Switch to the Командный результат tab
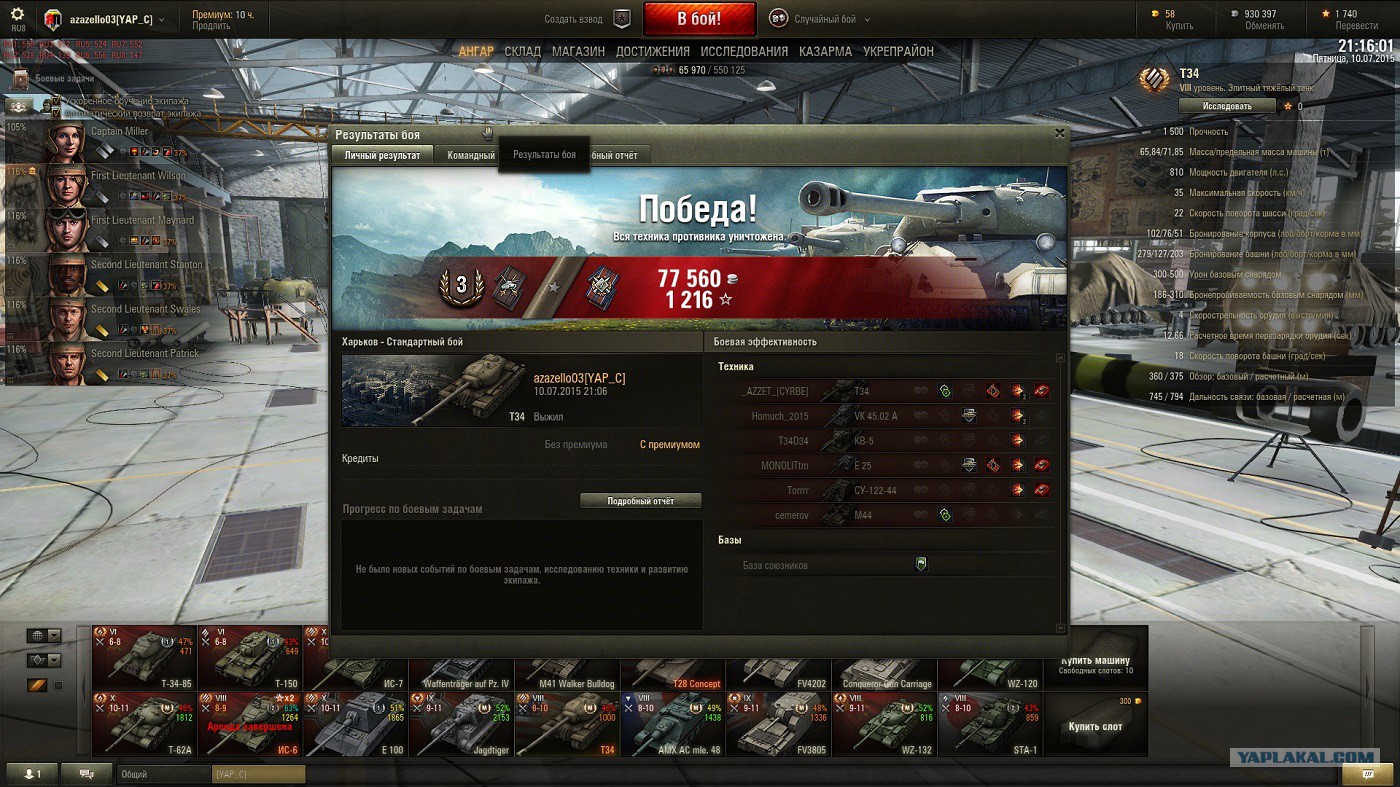Image resolution: width=1400 pixels, height=787 pixels. point(471,155)
